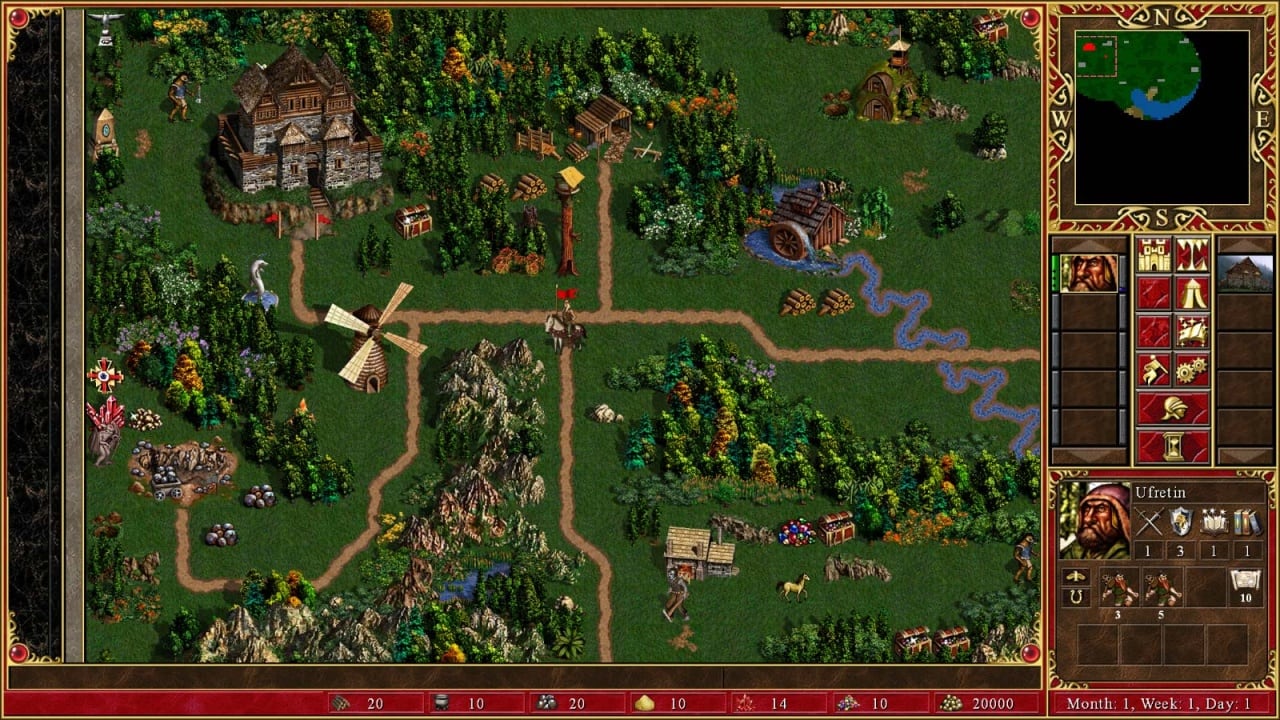Toggle the underground/surface view button
The height and width of the screenshot is (720, 1280).
click(1192, 255)
